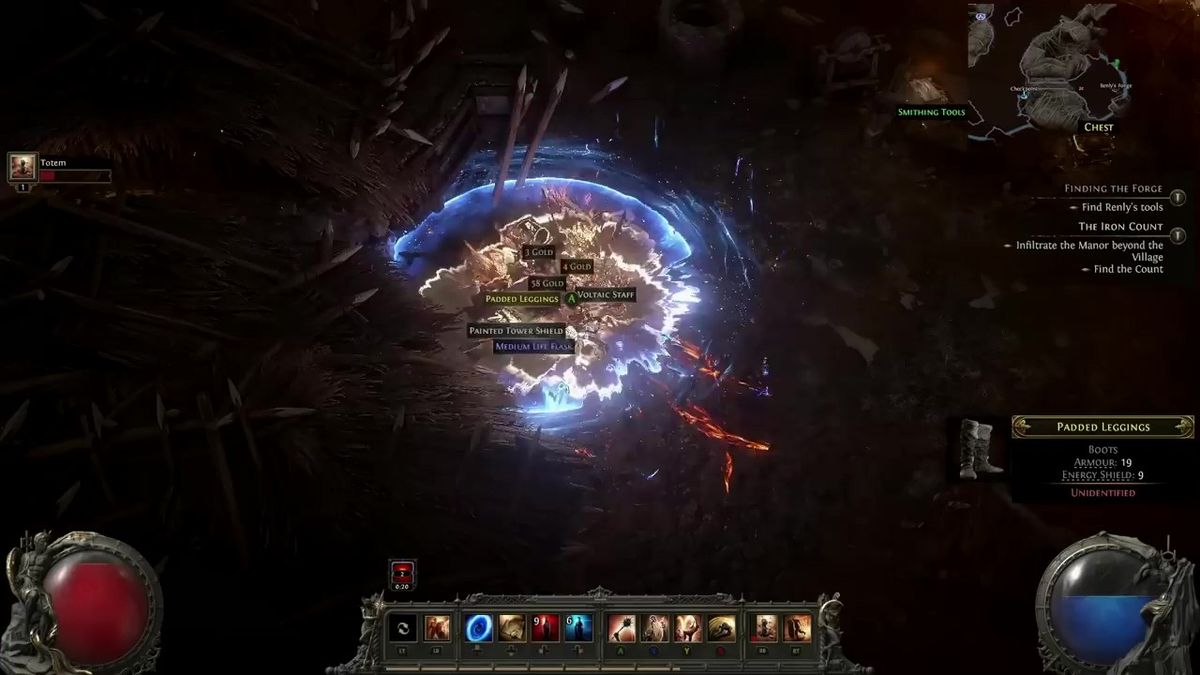The image size is (1200, 675).
Task: Use the blue swirling portal skill
Action: coord(479,628)
